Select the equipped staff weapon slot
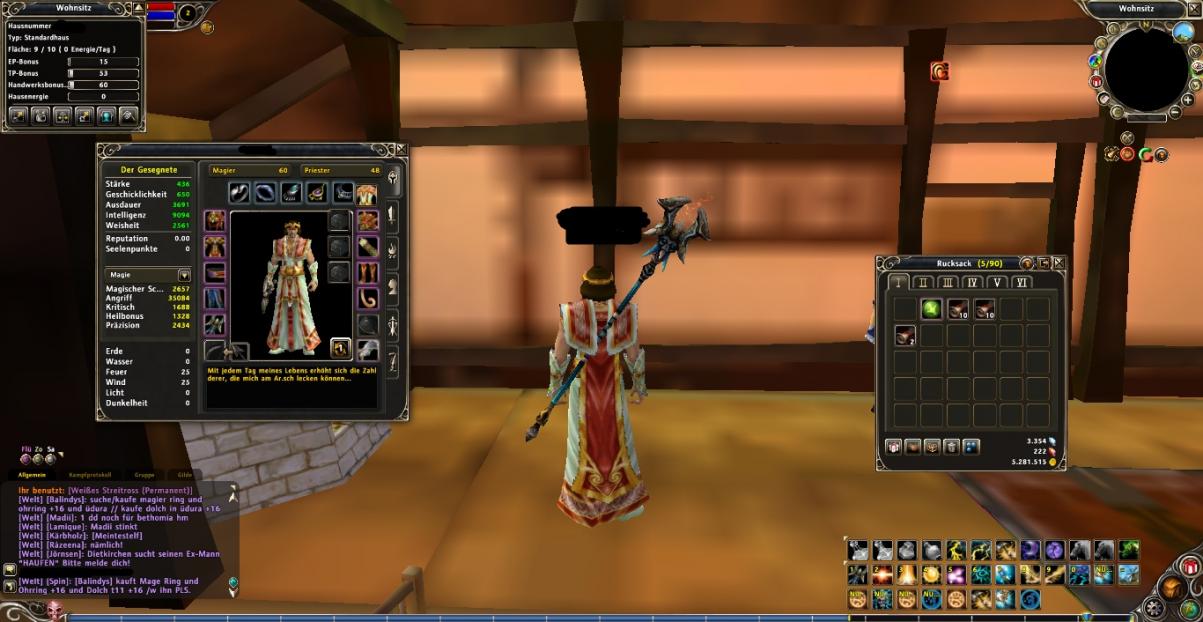Image resolution: width=1203 pixels, height=622 pixels. (x=217, y=350)
